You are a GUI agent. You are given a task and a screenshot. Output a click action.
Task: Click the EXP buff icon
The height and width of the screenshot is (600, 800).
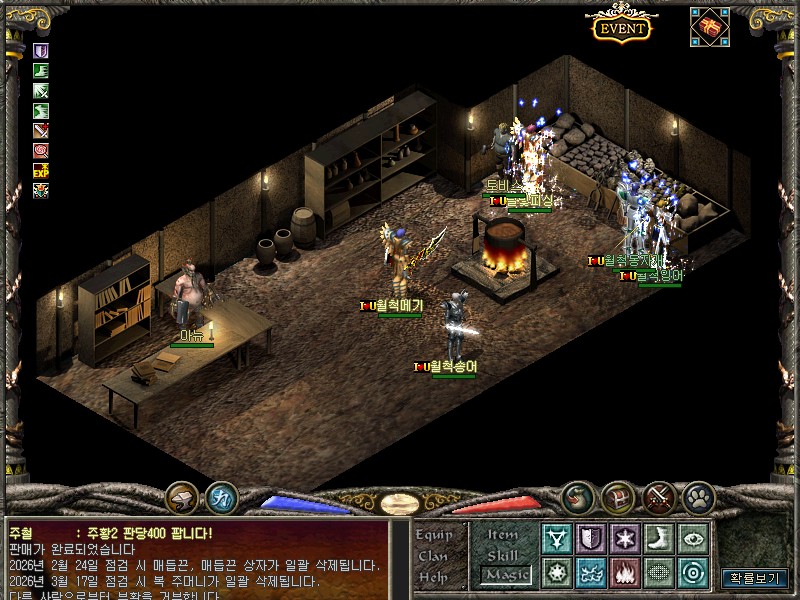tap(41, 170)
